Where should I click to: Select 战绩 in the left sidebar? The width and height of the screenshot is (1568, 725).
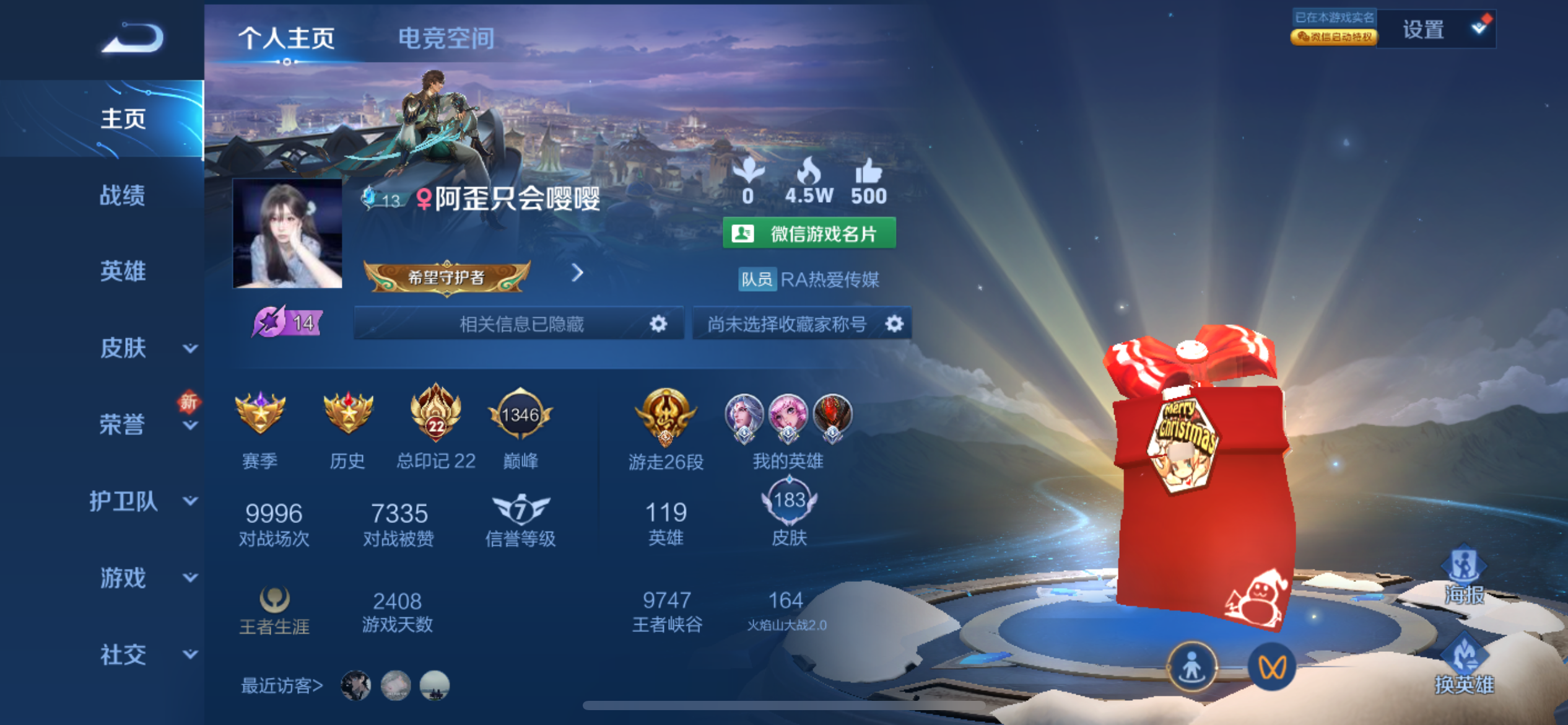[122, 195]
